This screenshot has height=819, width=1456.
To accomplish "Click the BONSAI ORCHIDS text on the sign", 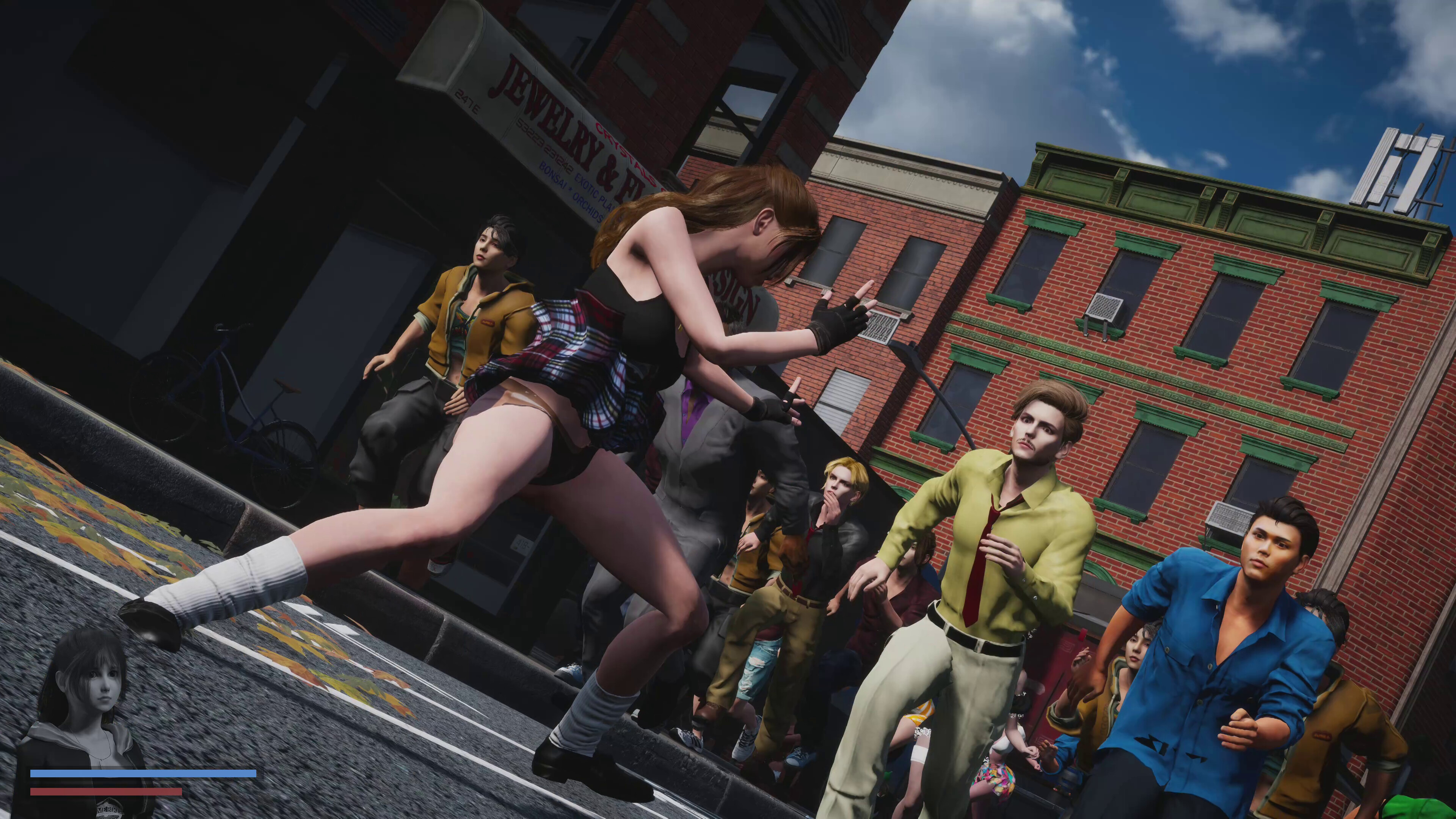I will pyautogui.click(x=570, y=191).
